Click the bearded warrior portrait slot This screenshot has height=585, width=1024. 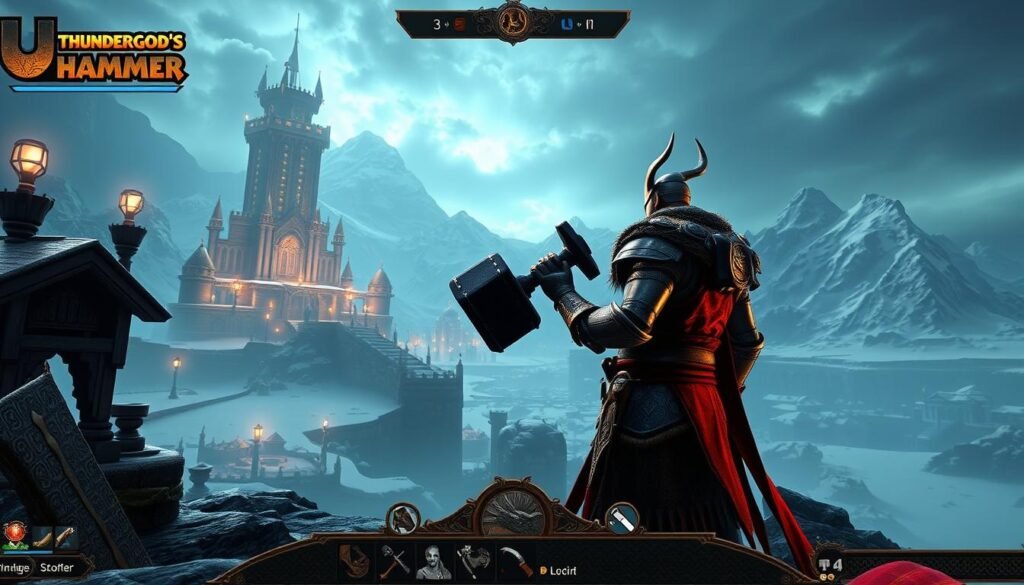[x=433, y=561]
